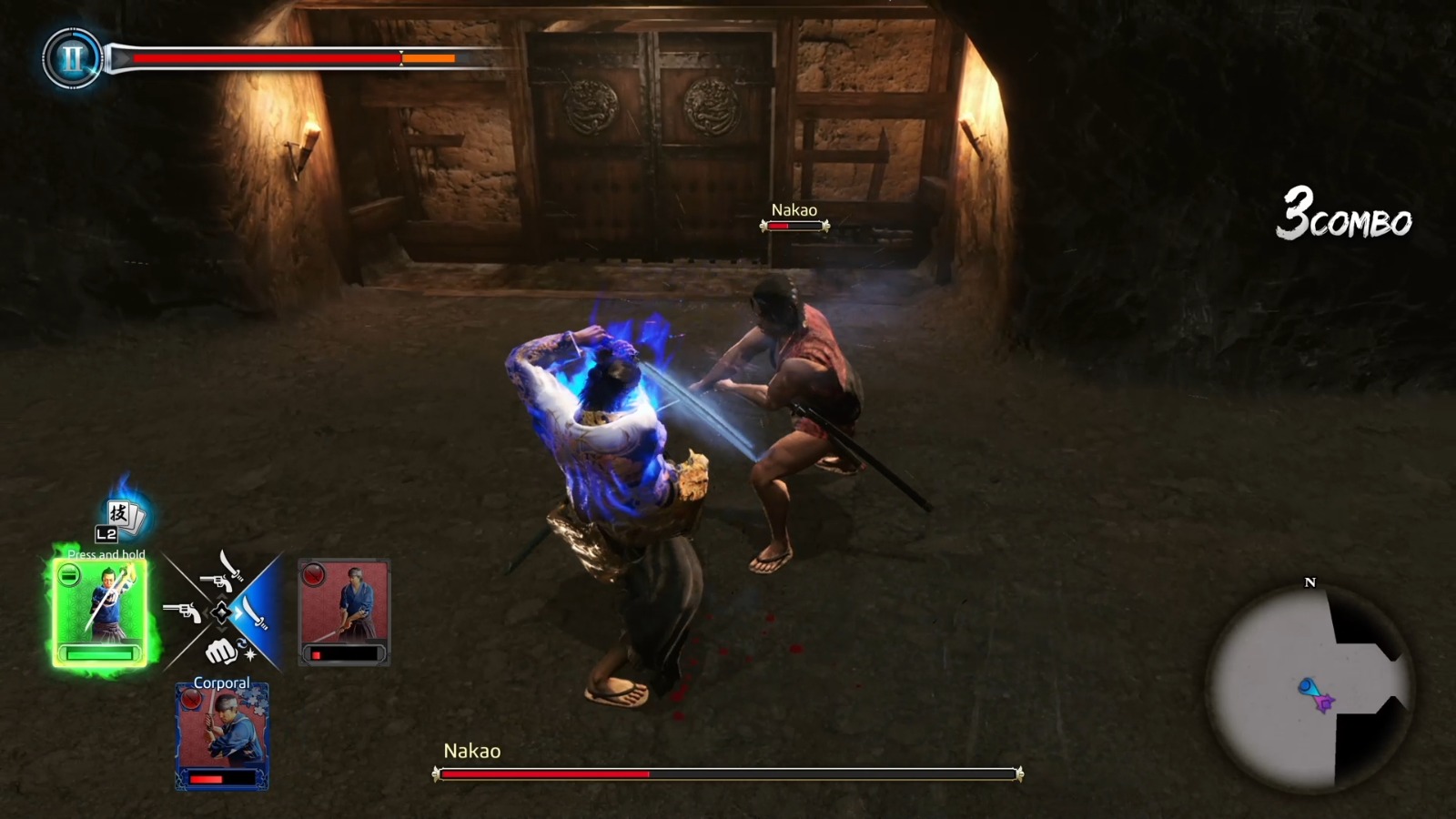Click the diamond center of the style wheel
1456x819 pixels.
point(222,612)
